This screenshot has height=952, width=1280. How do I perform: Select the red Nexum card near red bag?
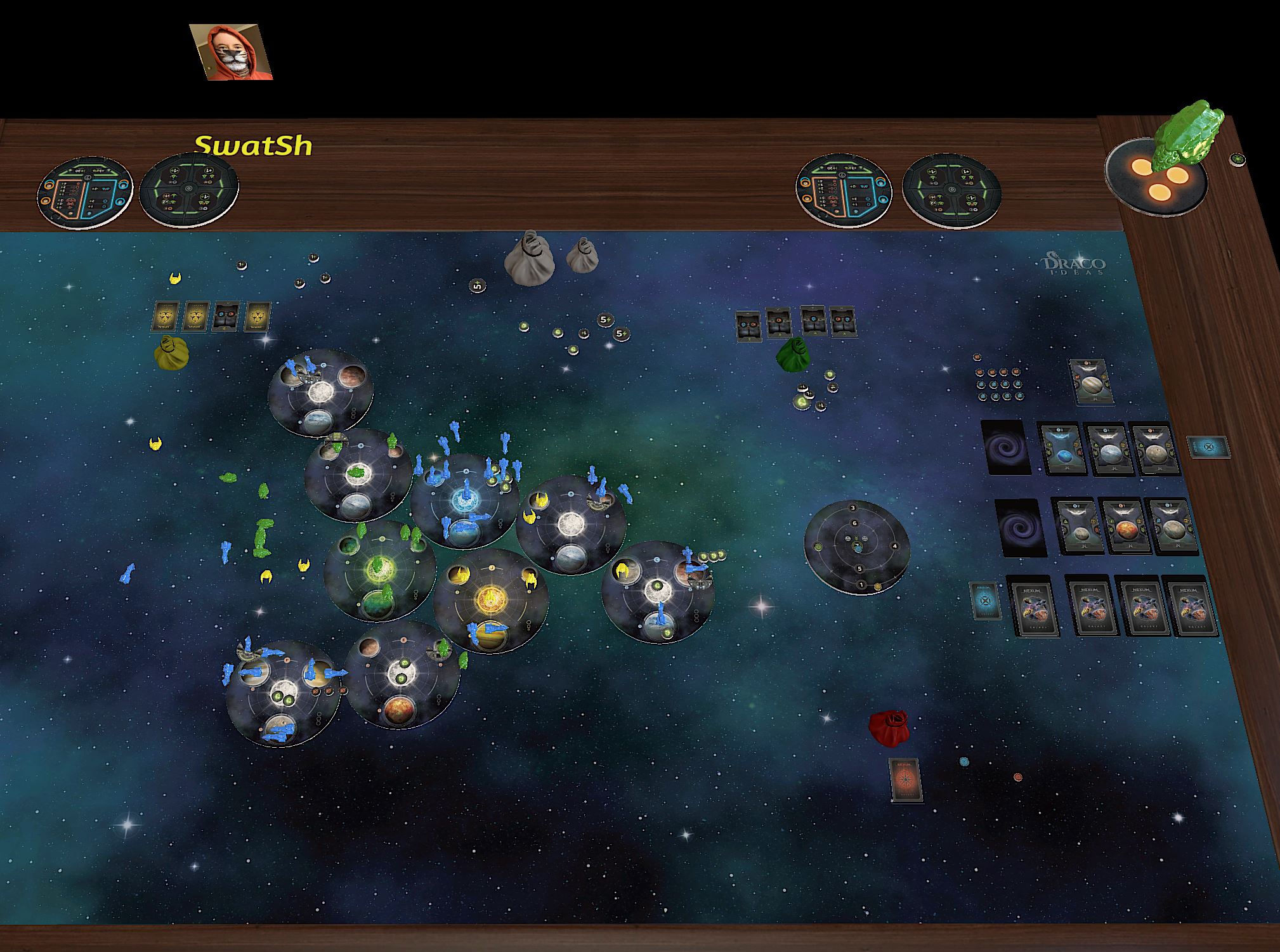tap(905, 780)
